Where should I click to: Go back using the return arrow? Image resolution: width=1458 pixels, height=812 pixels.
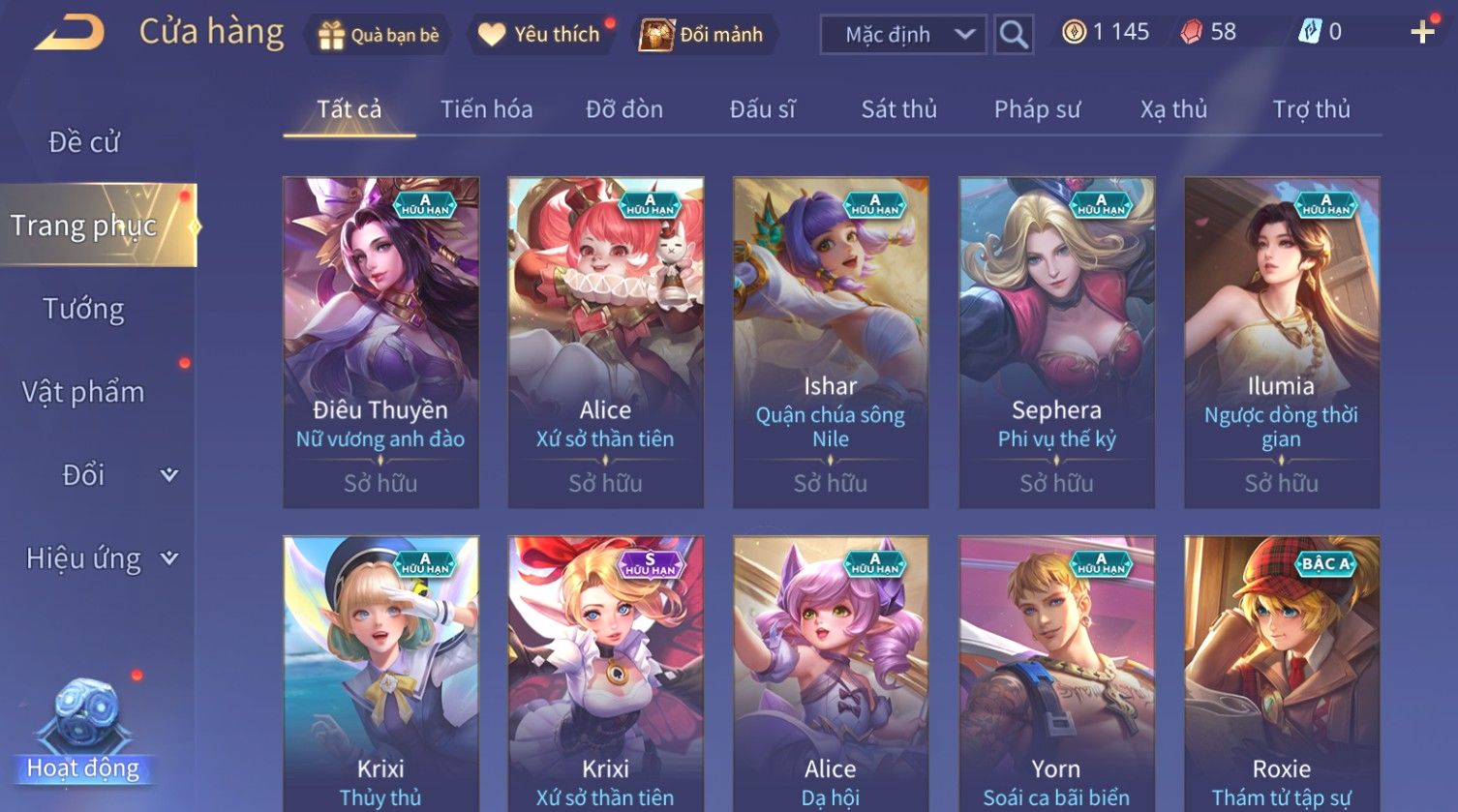[x=70, y=34]
